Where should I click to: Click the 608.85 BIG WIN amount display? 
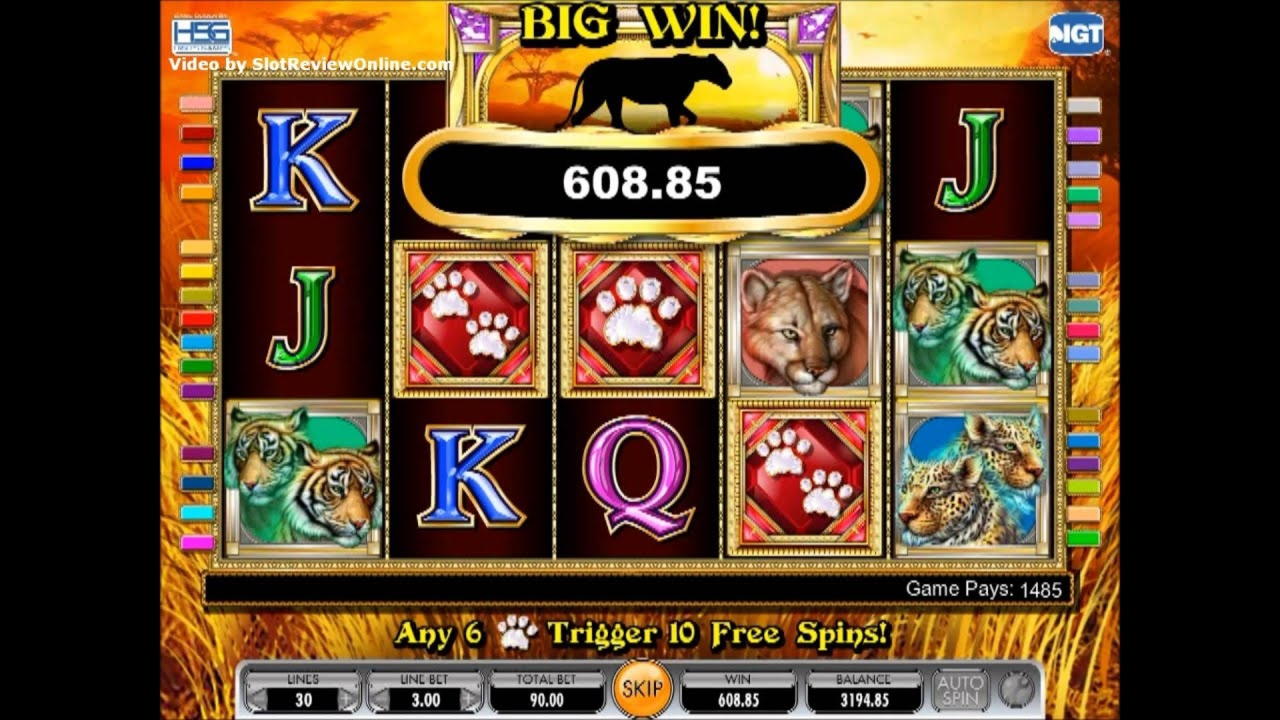(x=644, y=182)
